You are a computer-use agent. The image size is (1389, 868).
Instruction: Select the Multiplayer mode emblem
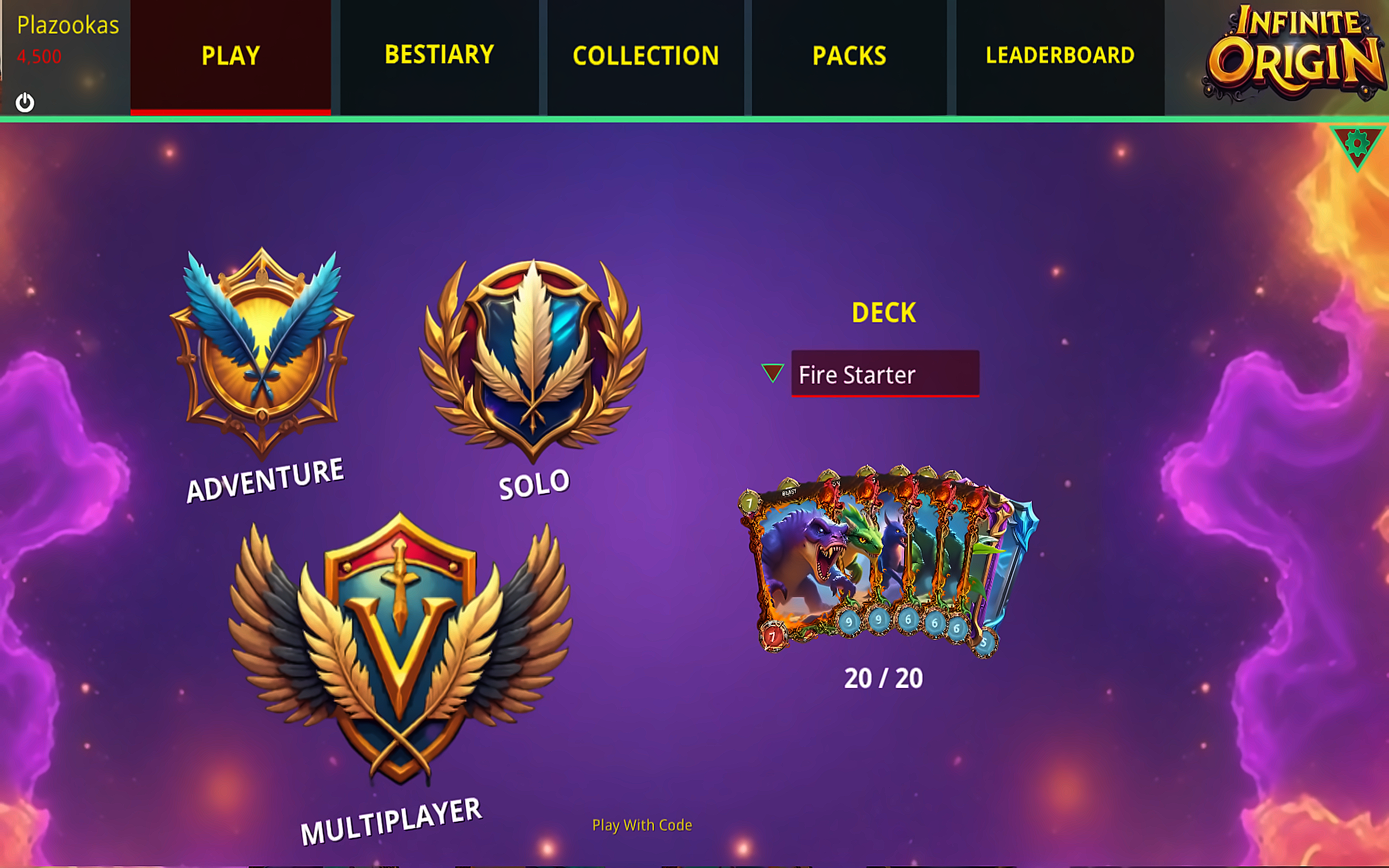[399, 648]
